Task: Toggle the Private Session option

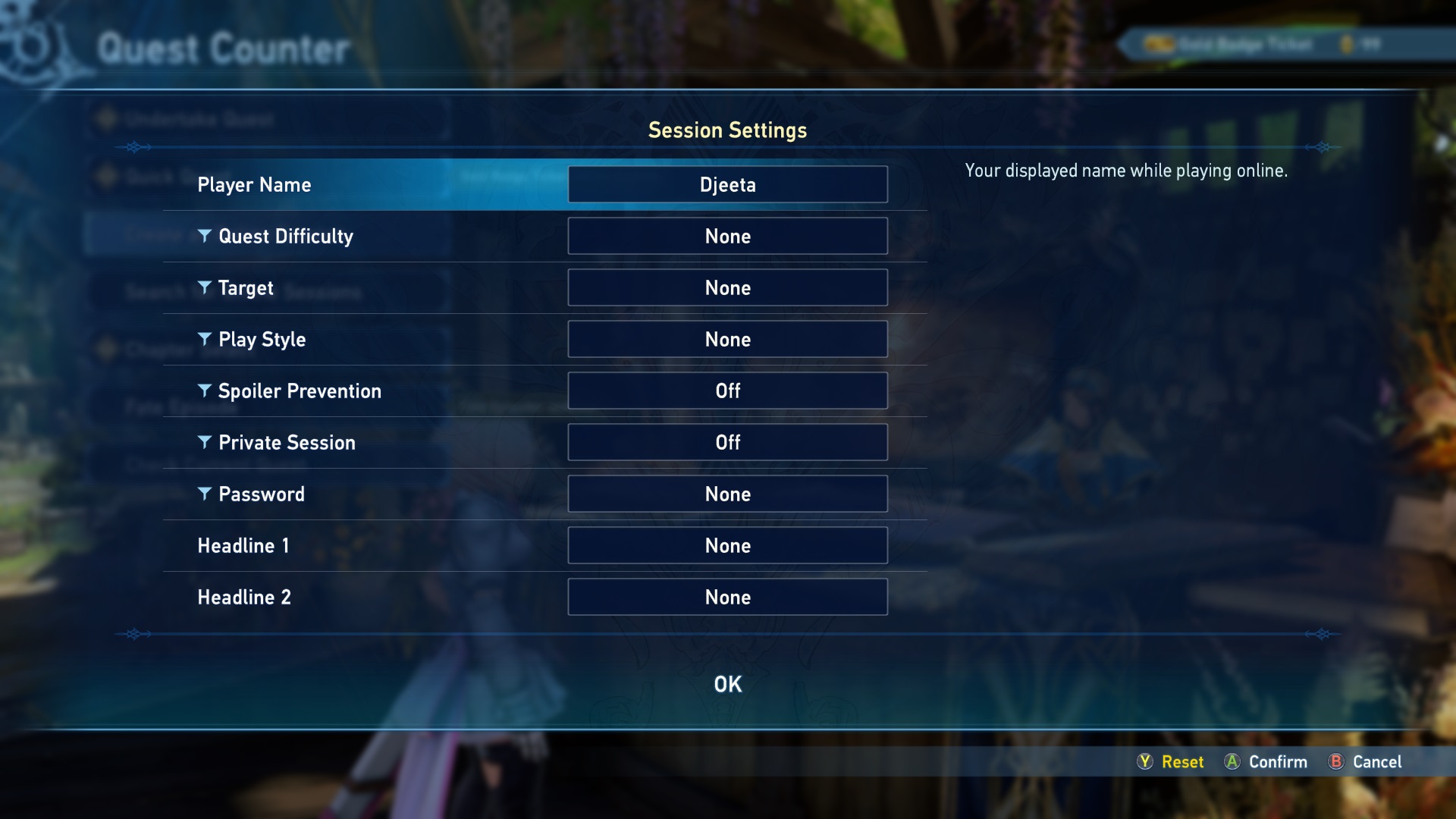Action: point(727,442)
